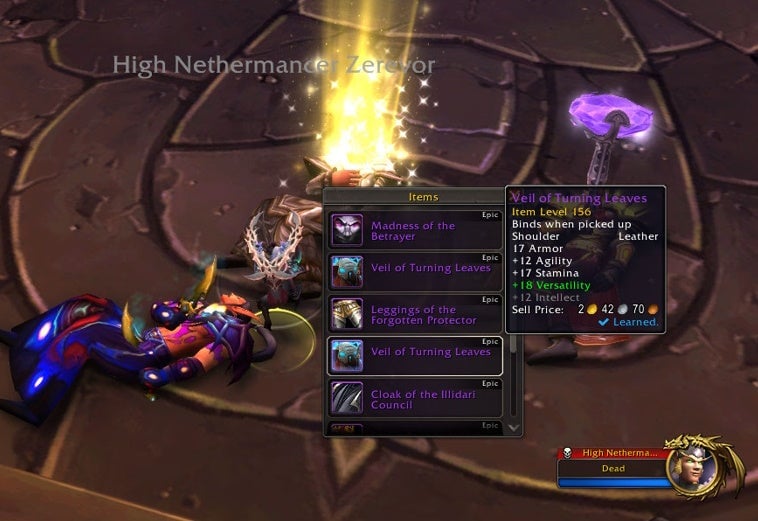Loot Madness of the Betrayer
758x521 pixels.
[414, 231]
